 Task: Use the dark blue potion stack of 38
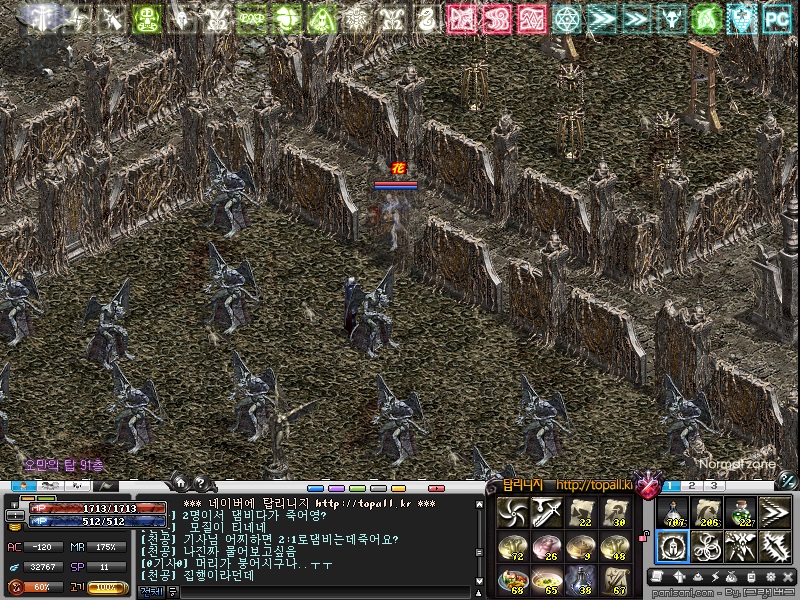pyautogui.click(x=581, y=579)
